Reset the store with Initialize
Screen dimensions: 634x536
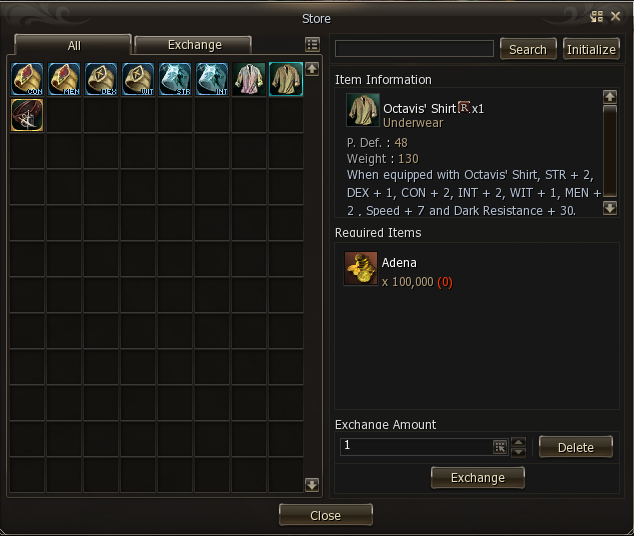click(591, 49)
